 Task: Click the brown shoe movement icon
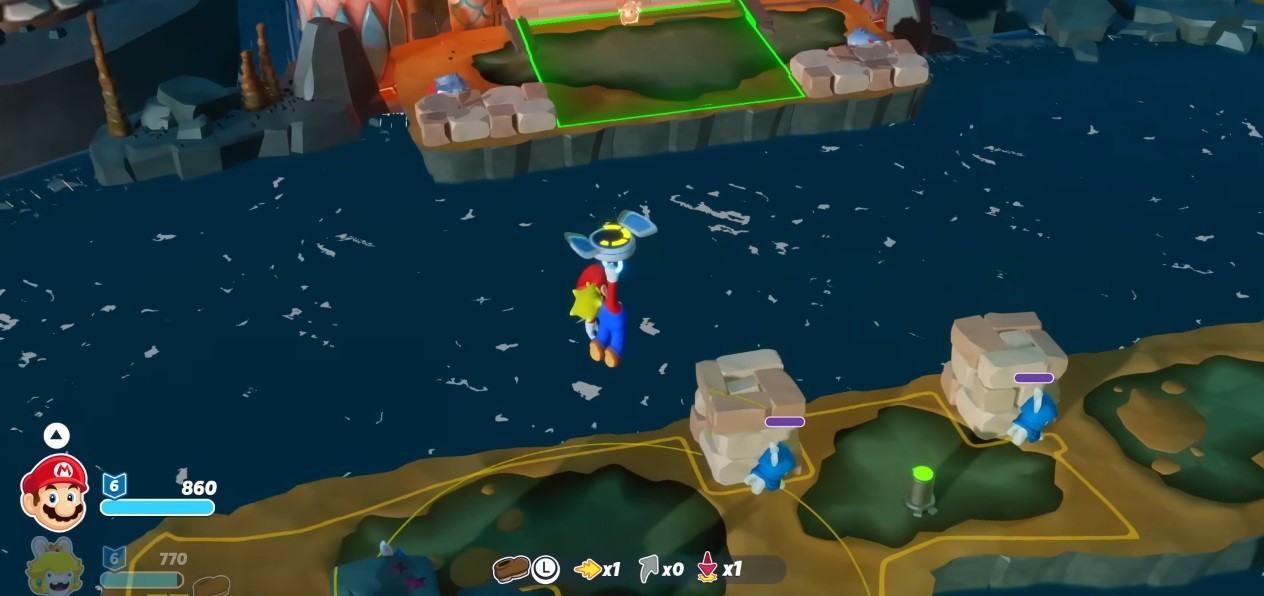point(510,569)
